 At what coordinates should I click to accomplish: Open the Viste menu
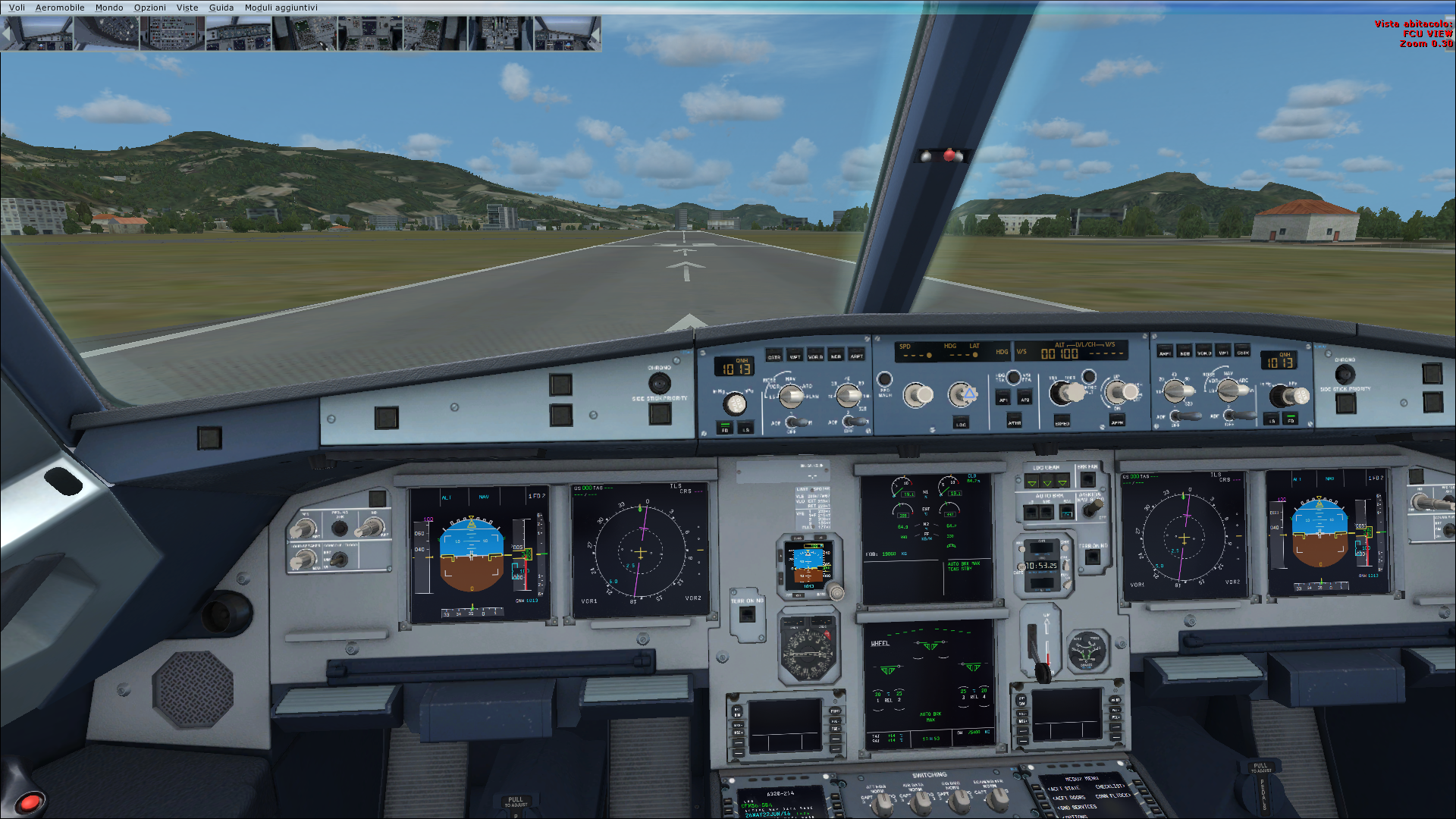pyautogui.click(x=187, y=8)
